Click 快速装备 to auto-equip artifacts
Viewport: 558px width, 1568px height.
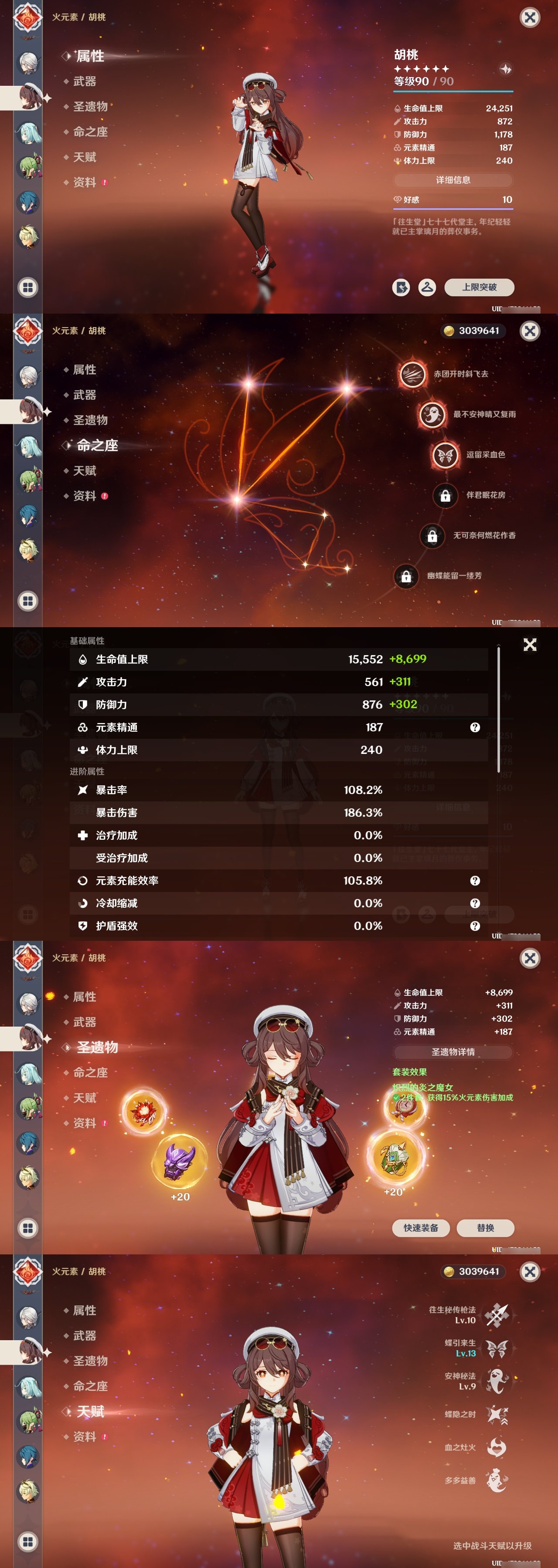pos(422,1228)
